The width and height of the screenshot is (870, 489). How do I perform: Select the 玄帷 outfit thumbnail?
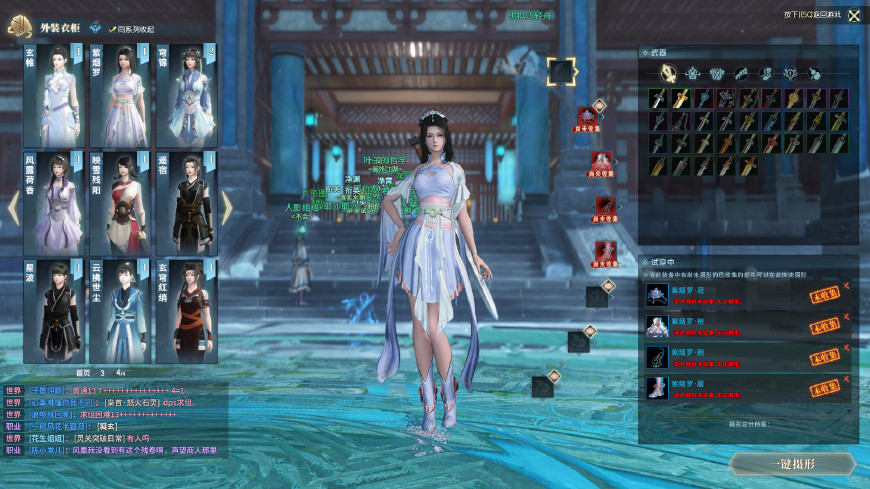tap(52, 94)
